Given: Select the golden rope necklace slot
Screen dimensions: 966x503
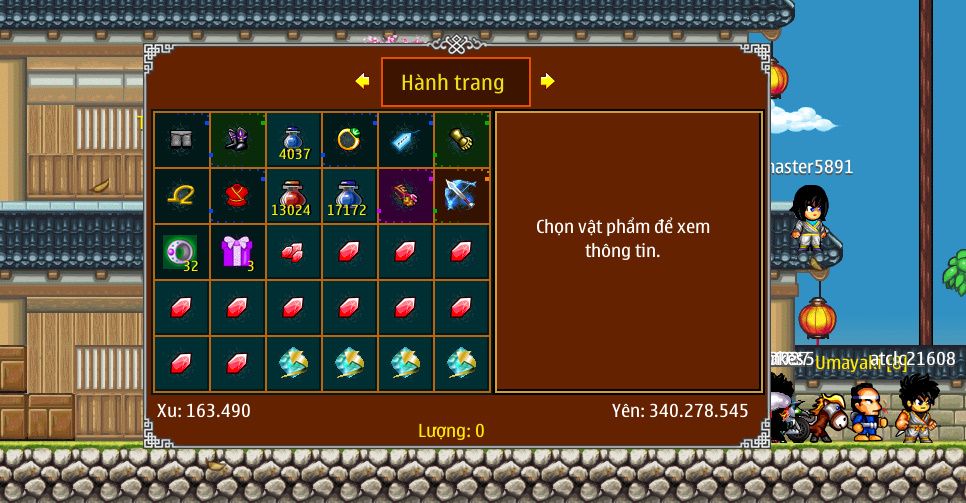Looking at the screenshot, I should pos(181,196).
